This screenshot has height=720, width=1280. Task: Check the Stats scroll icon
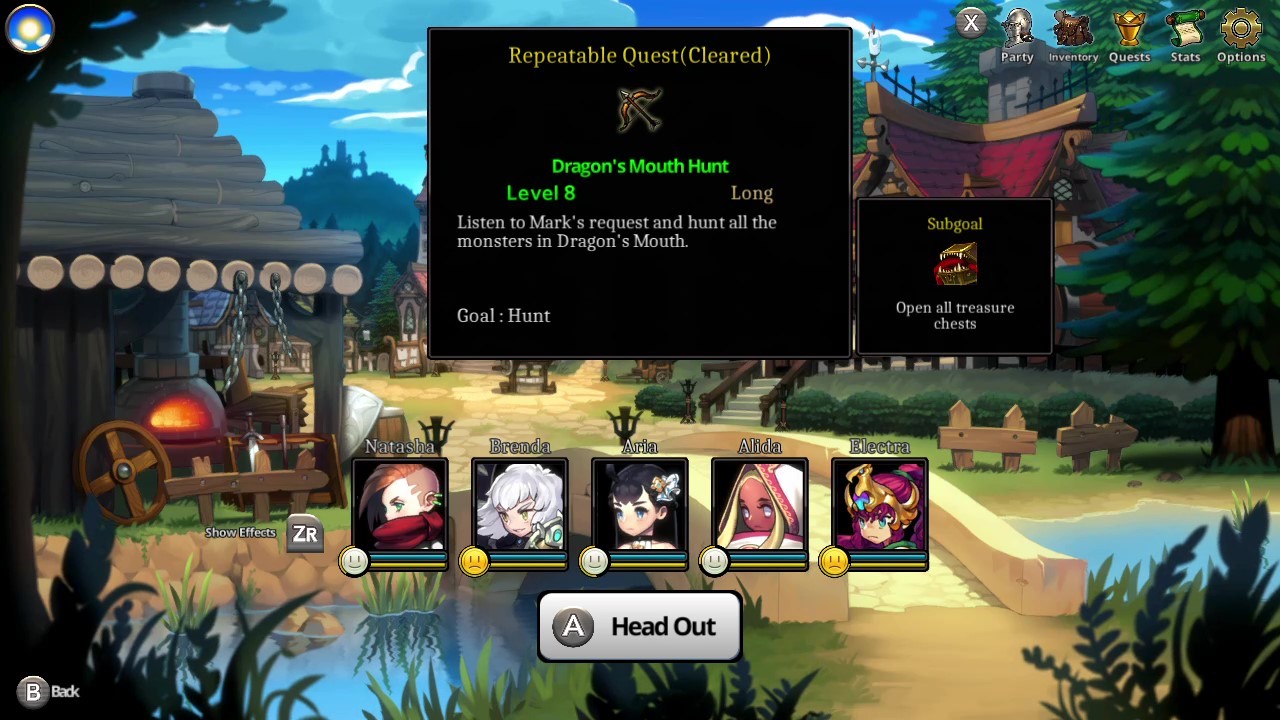click(1185, 32)
